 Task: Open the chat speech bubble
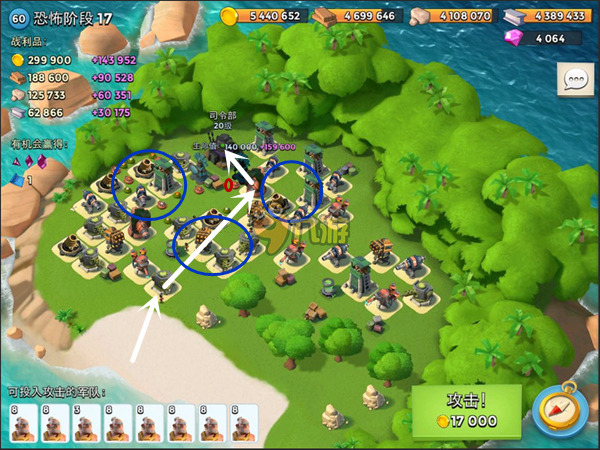[x=575, y=79]
